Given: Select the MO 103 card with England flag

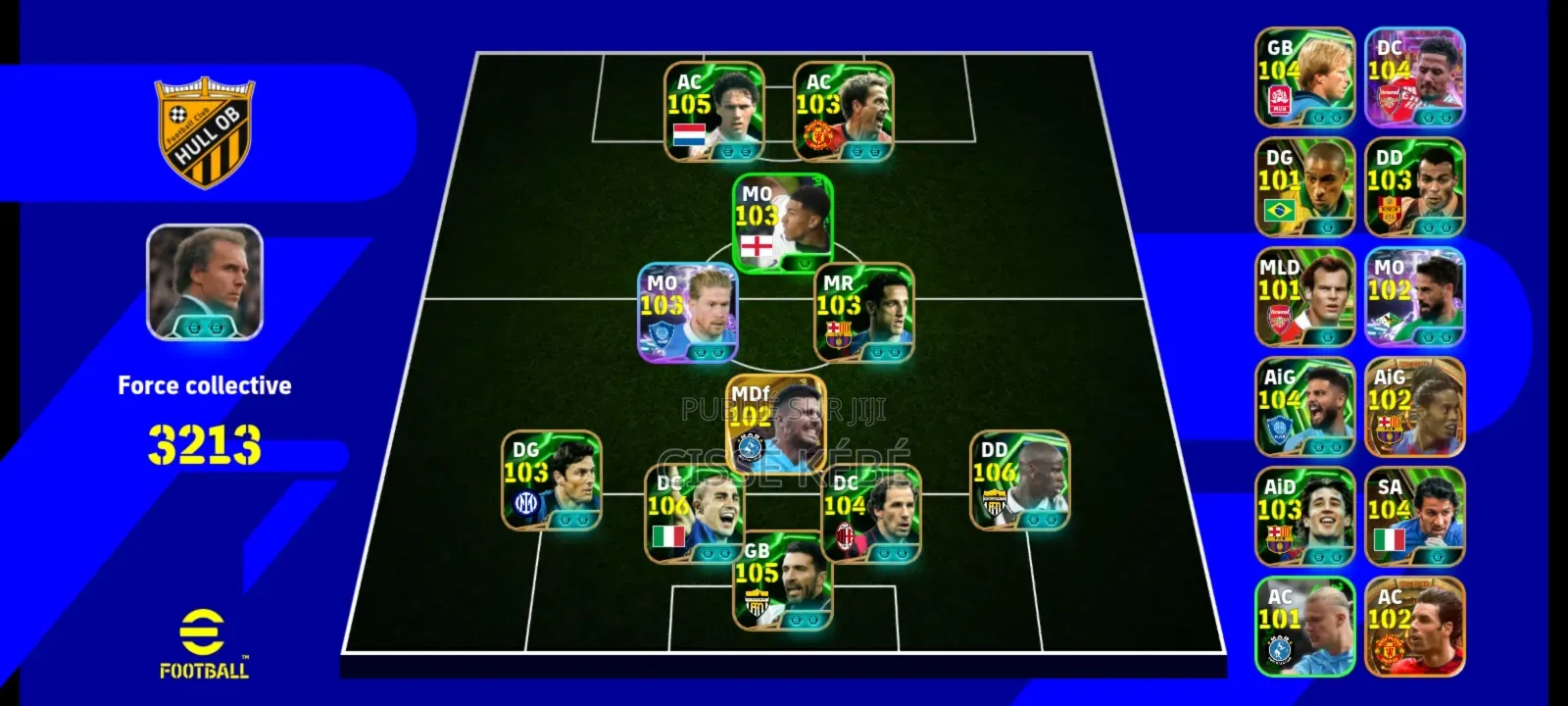Looking at the screenshot, I should [x=782, y=222].
